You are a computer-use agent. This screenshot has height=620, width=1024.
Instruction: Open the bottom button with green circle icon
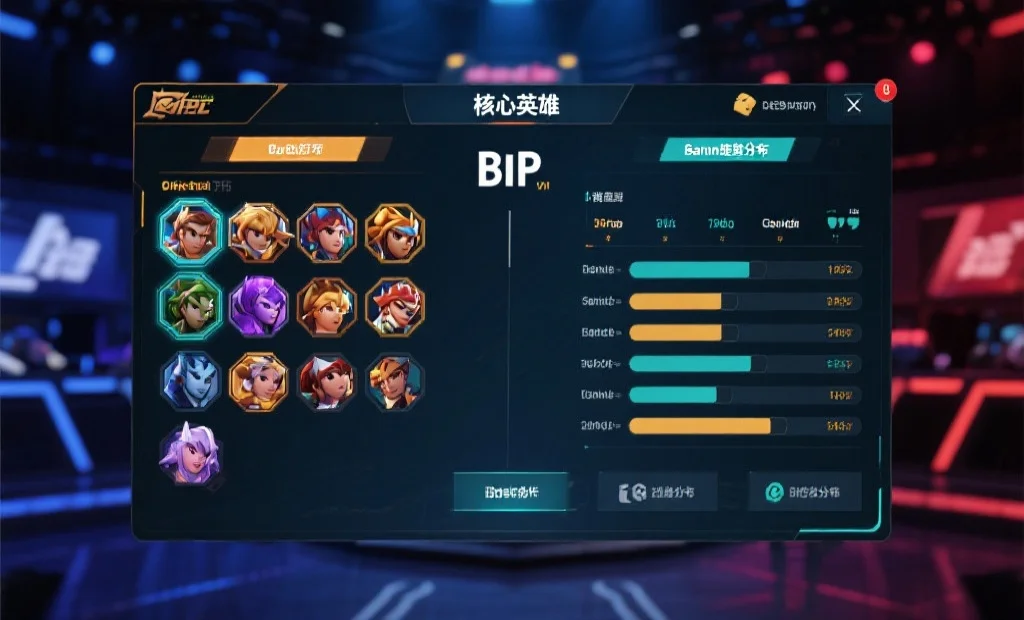(x=804, y=492)
